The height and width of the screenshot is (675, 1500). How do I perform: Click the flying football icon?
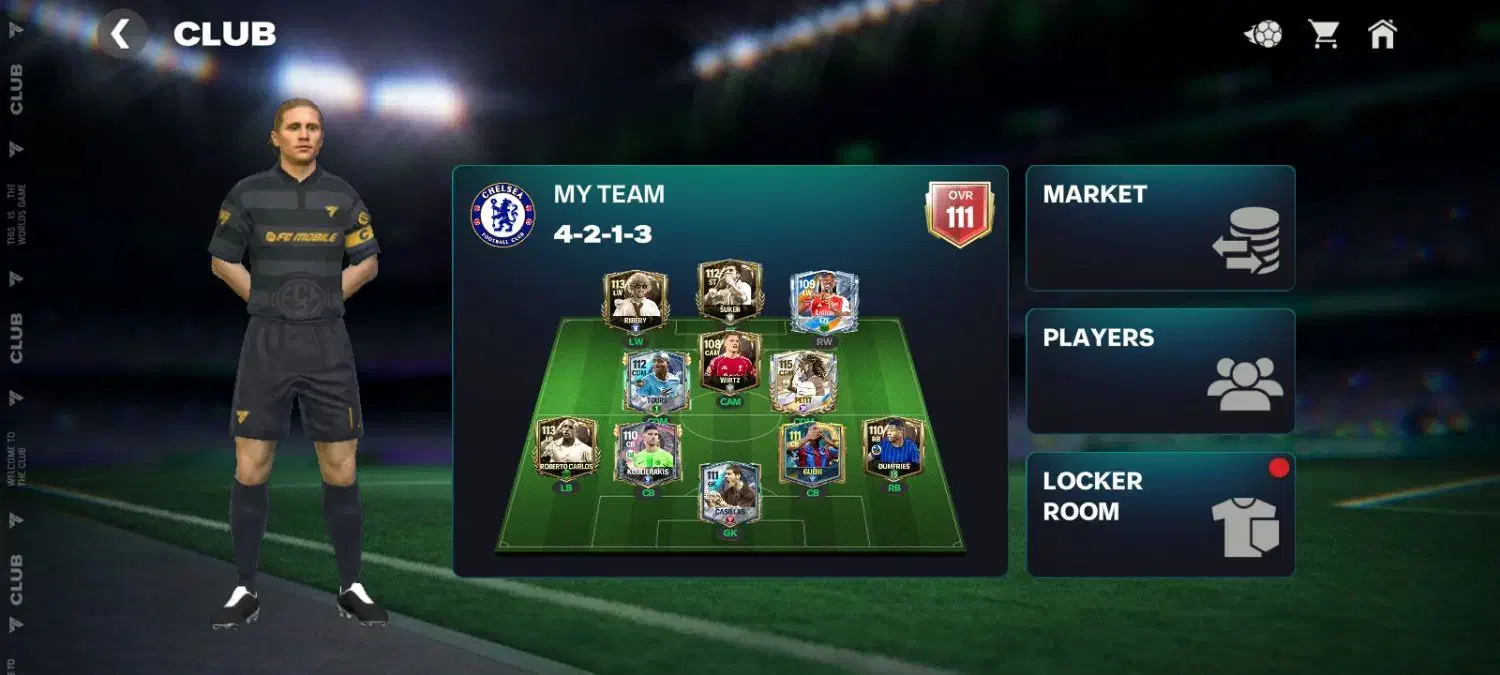pyautogui.click(x=1263, y=34)
